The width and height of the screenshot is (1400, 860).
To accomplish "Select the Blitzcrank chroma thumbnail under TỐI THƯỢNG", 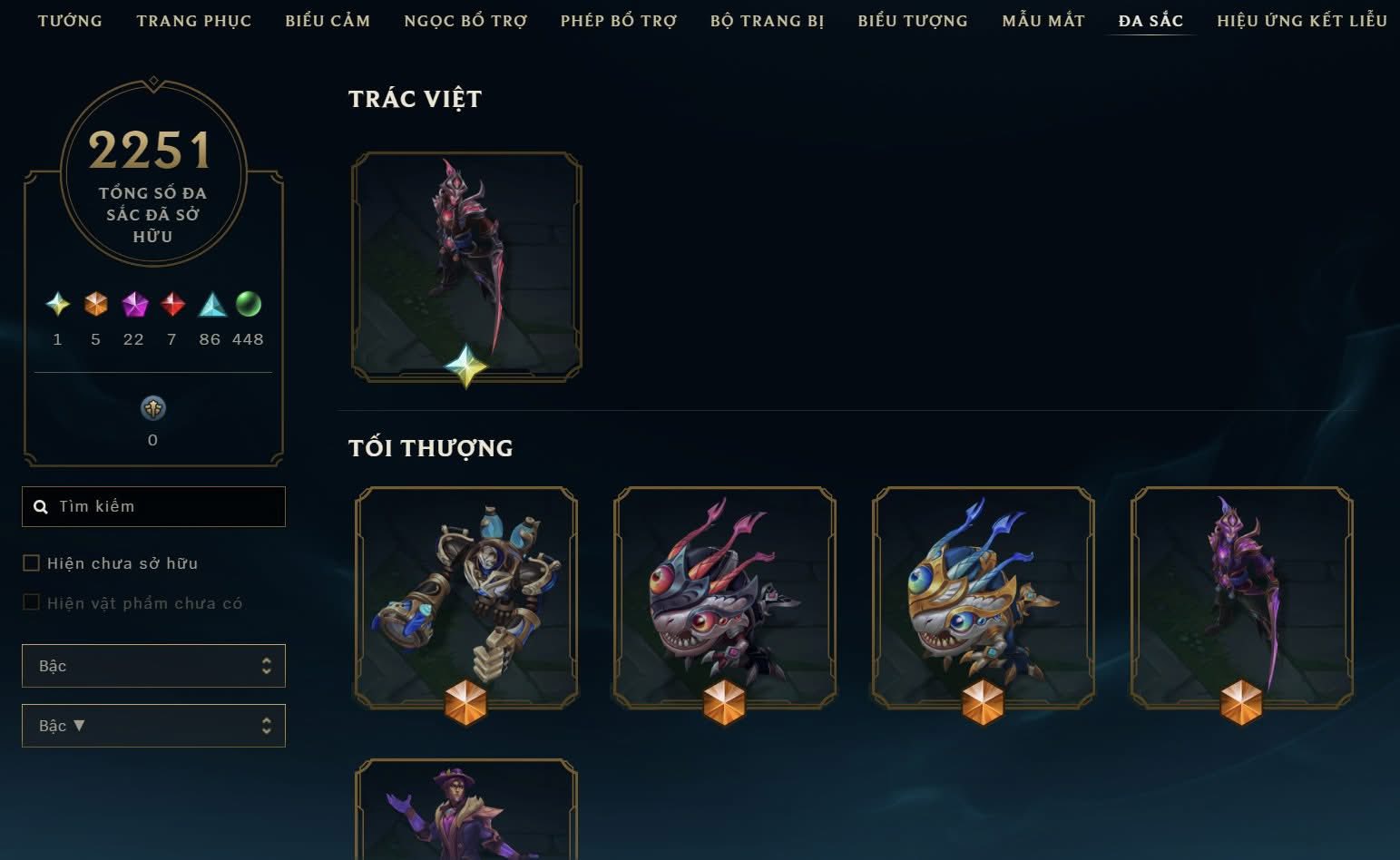I will point(465,599).
